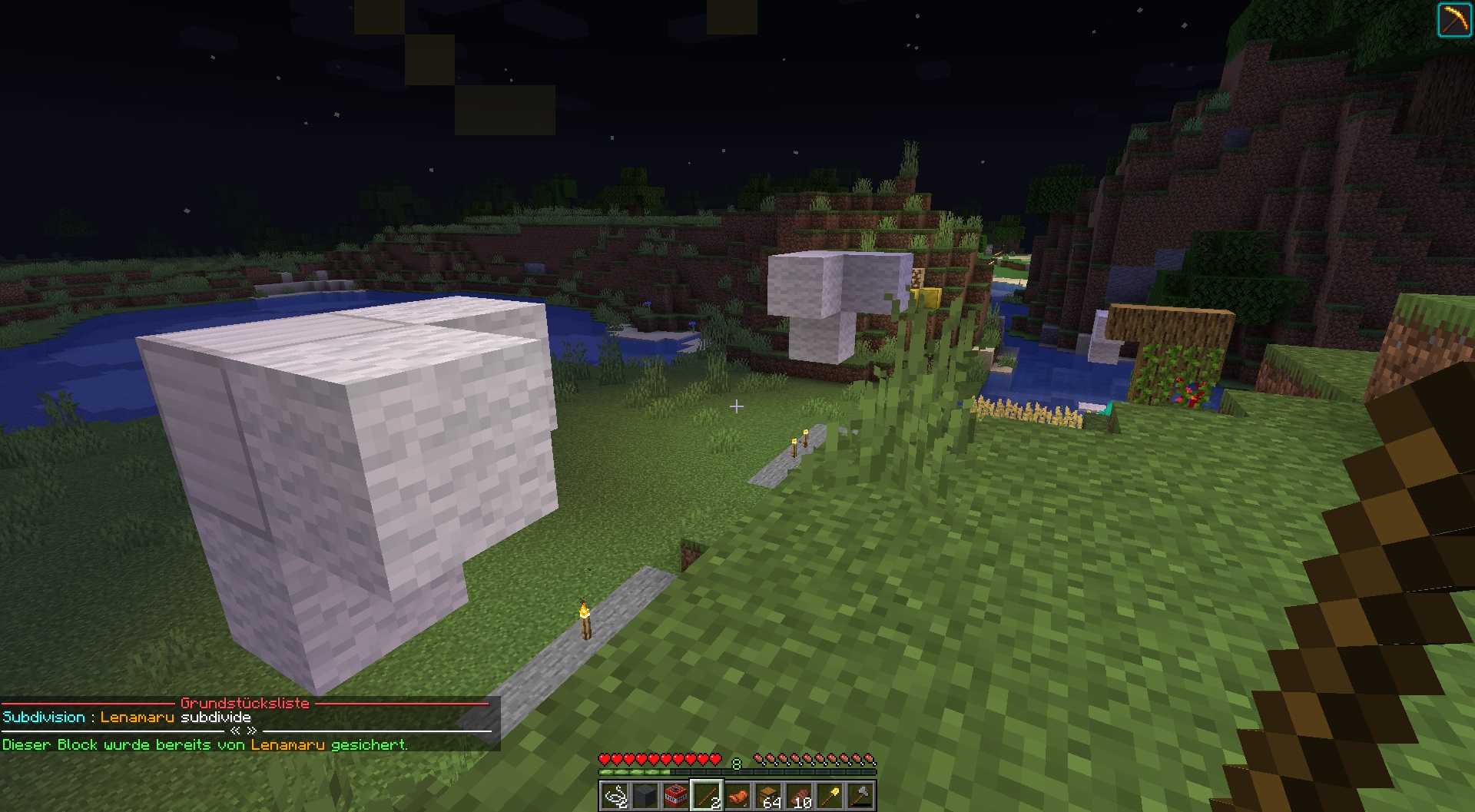The height and width of the screenshot is (812, 1475).
Task: Select the dark gray block hotbar slot
Action: [645, 796]
